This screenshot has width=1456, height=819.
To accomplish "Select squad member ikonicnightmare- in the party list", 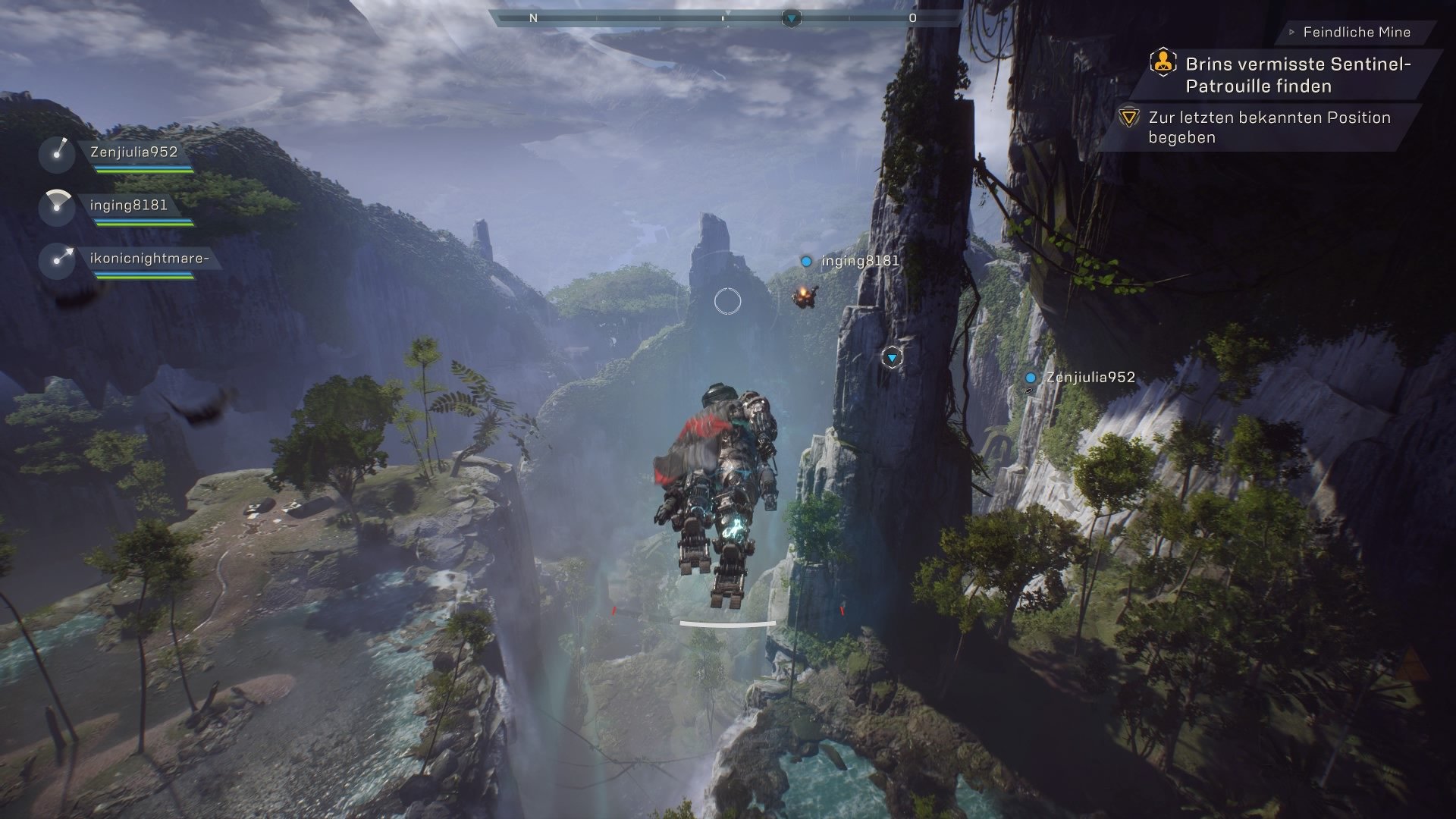I will (x=149, y=259).
